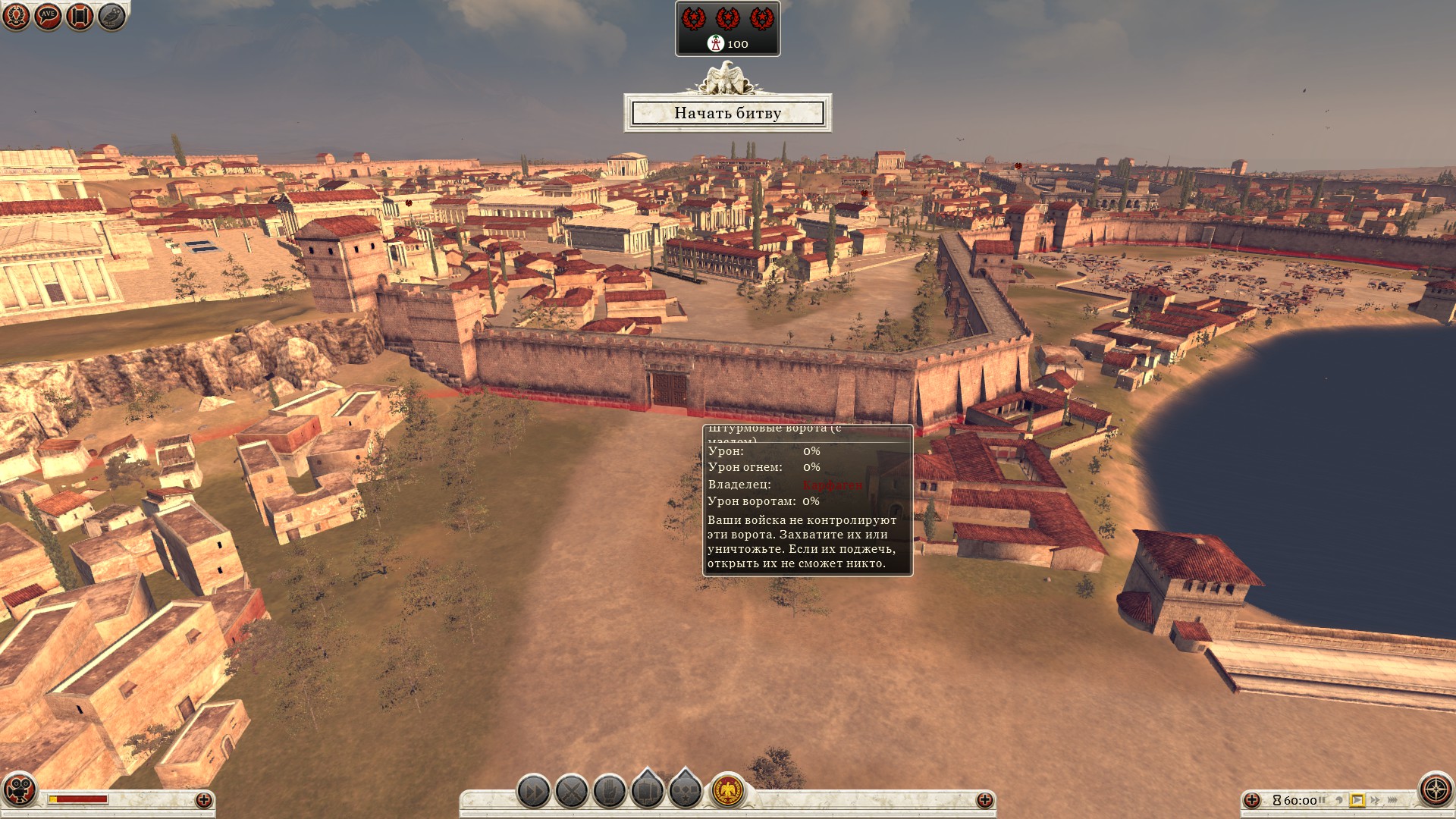Toggle the film camera icon

click(20, 789)
